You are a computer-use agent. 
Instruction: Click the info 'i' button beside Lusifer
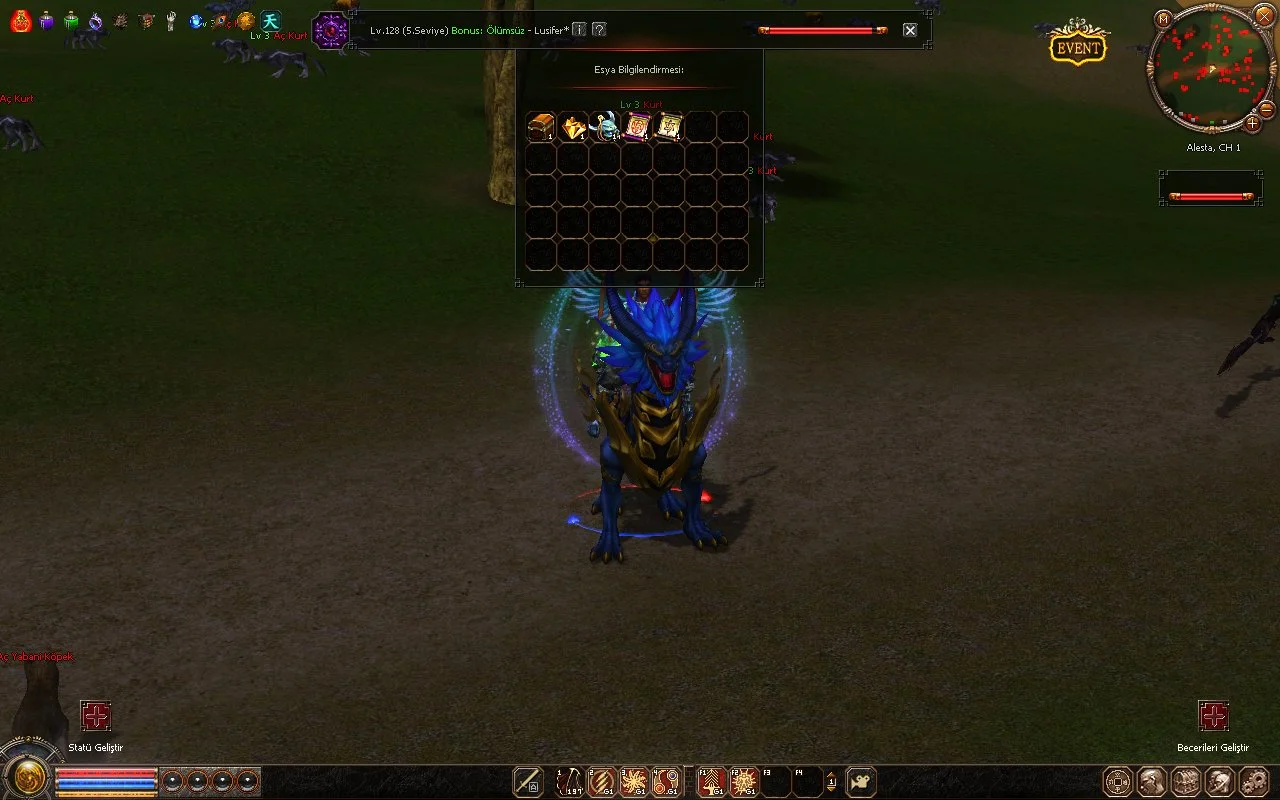pos(579,30)
